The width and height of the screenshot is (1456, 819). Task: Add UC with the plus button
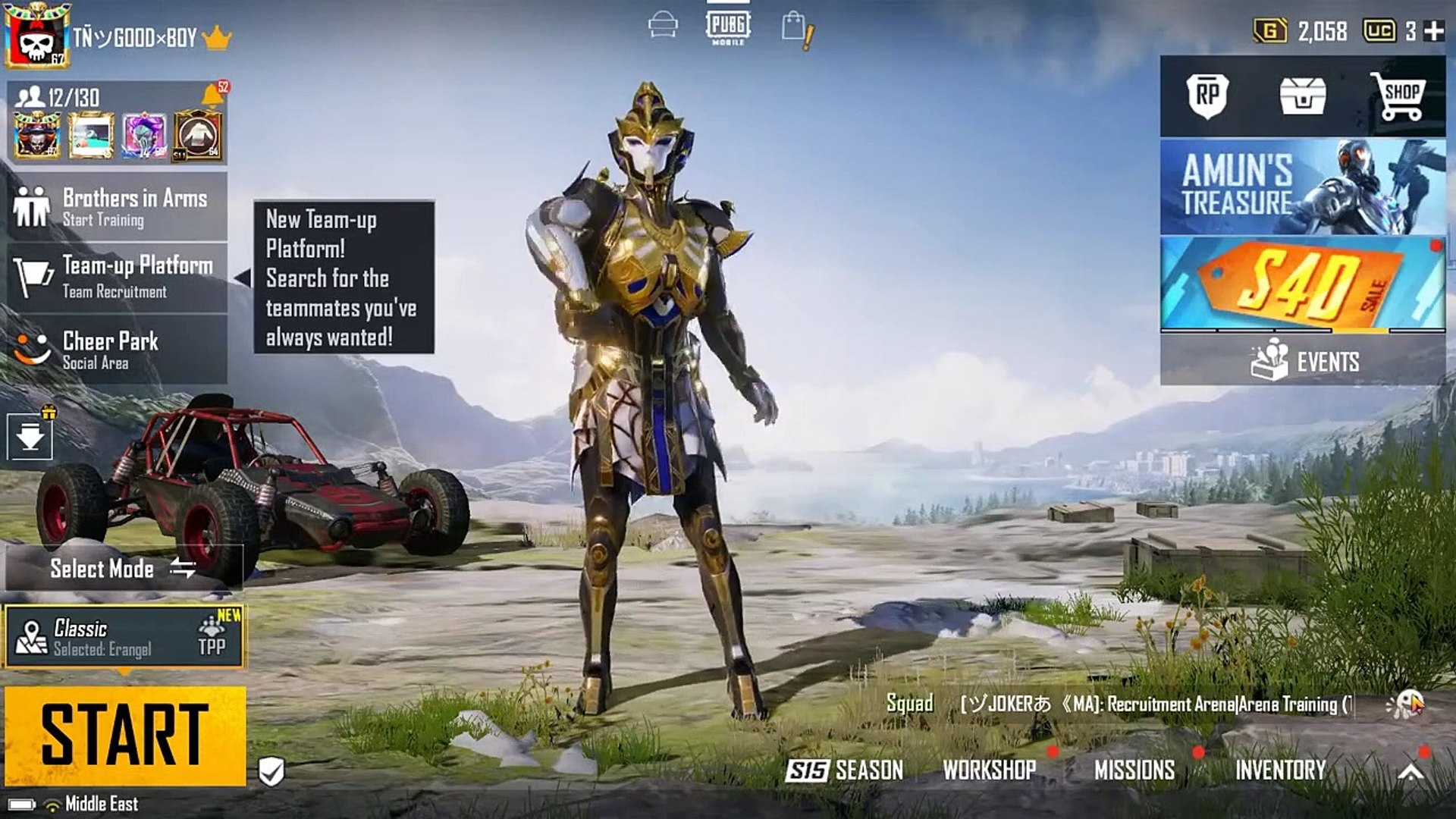pyautogui.click(x=1434, y=31)
